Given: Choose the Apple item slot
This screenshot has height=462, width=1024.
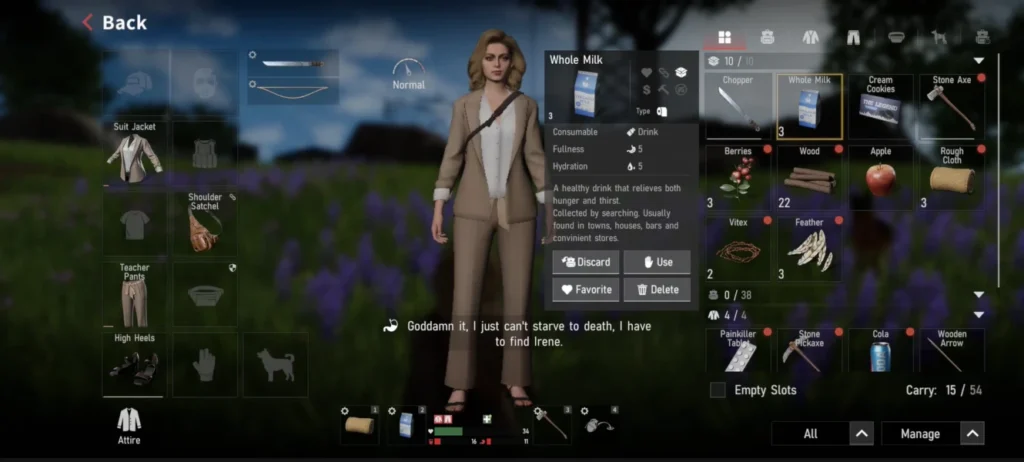Looking at the screenshot, I should (880, 177).
